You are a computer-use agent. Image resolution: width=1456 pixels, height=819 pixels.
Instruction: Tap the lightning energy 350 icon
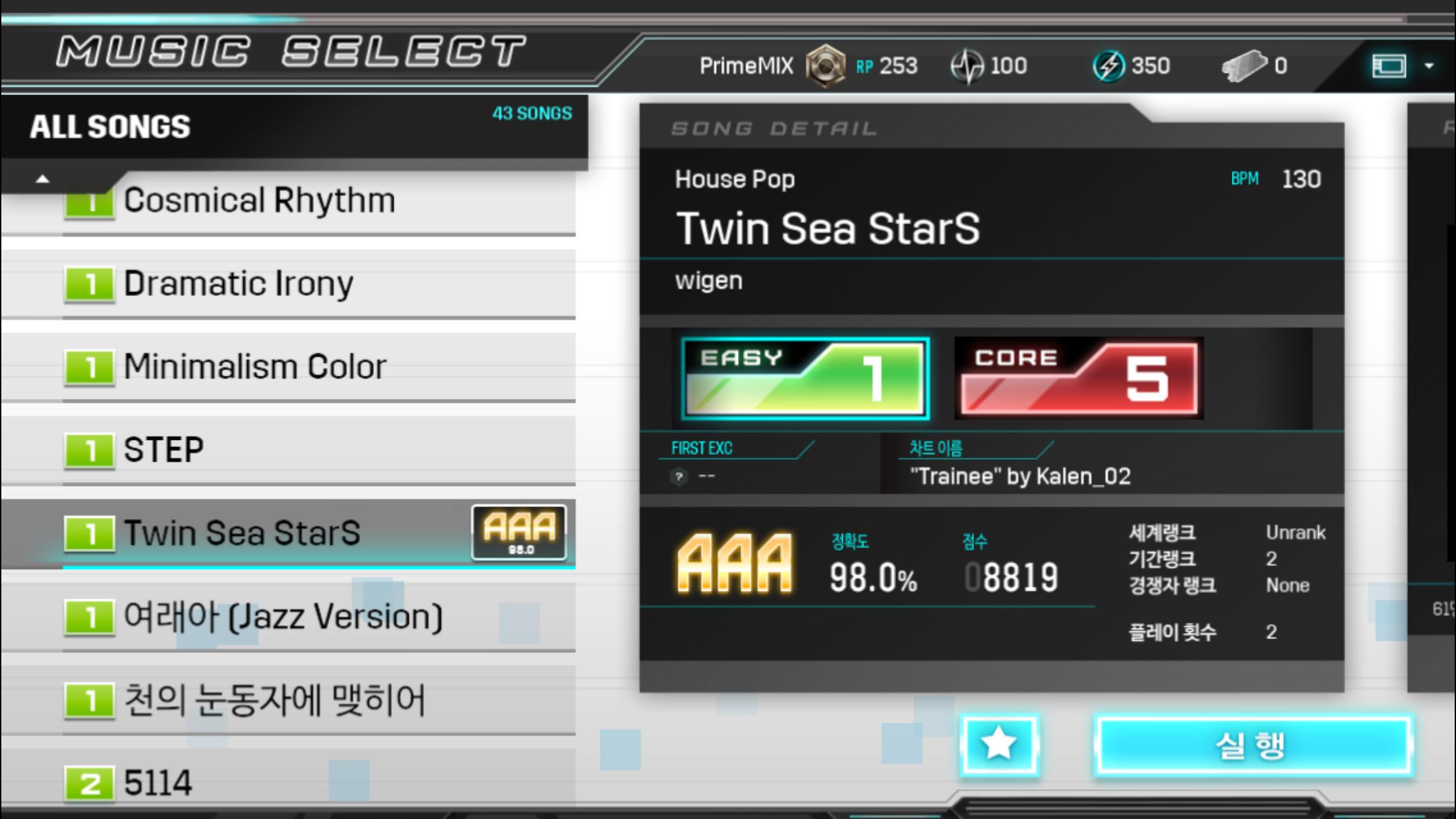point(1109,66)
